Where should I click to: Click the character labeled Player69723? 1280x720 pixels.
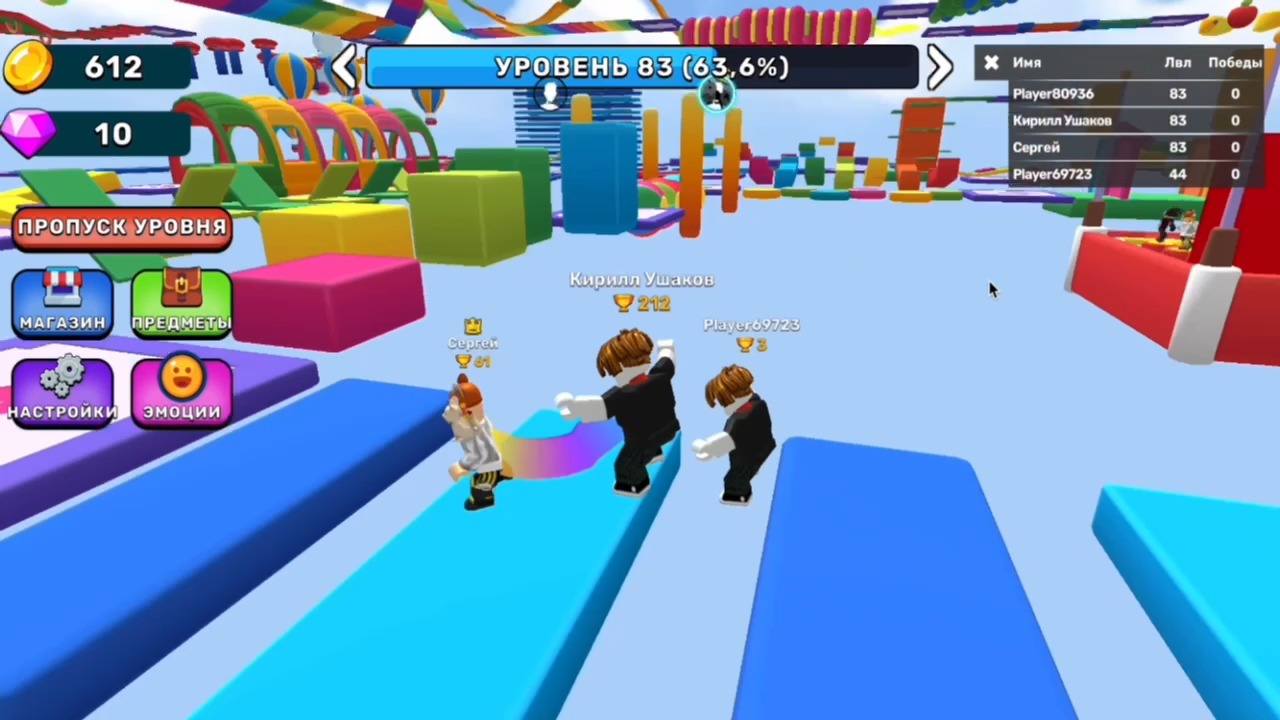click(740, 430)
